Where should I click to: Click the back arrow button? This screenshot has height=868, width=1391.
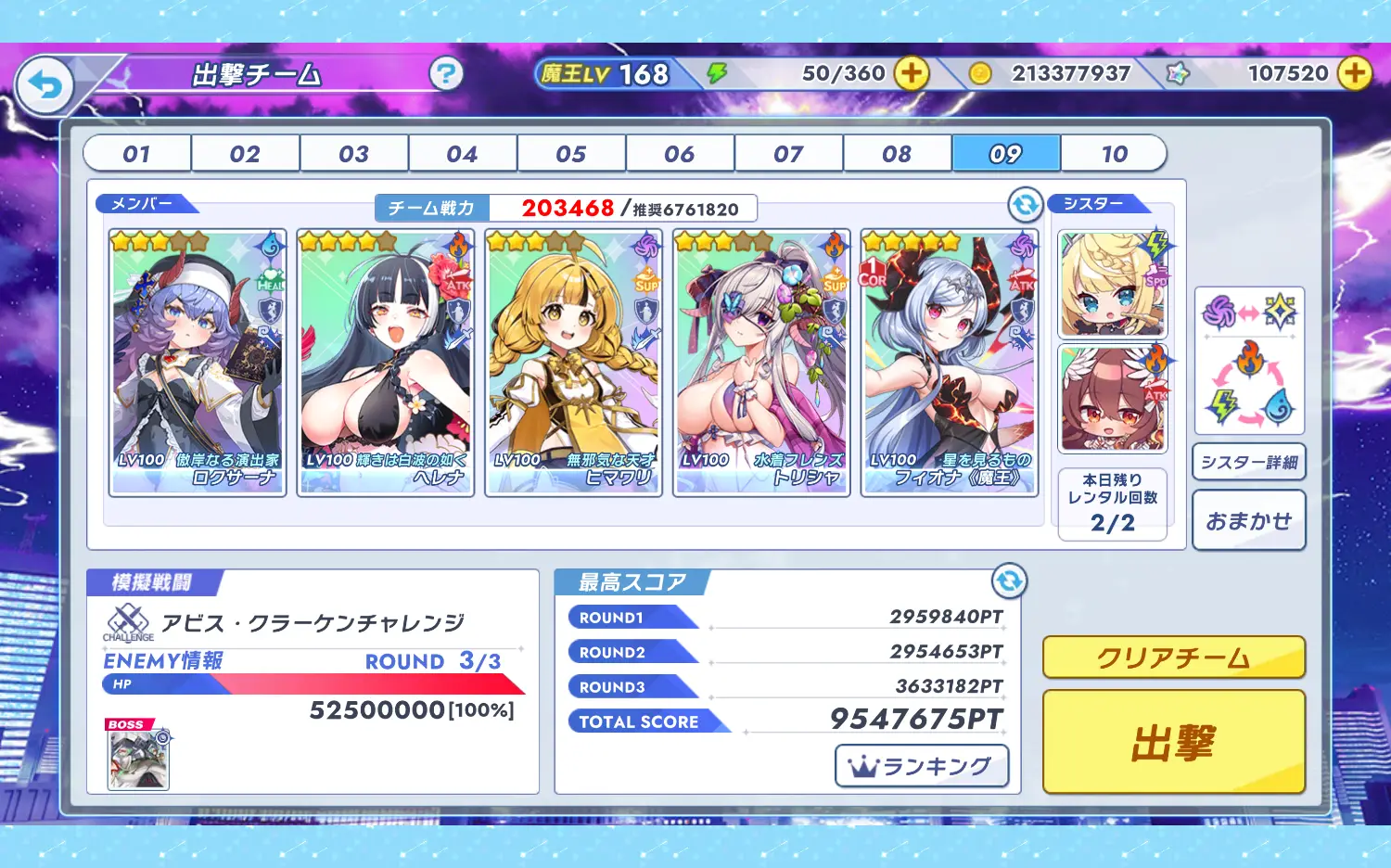tap(45, 85)
